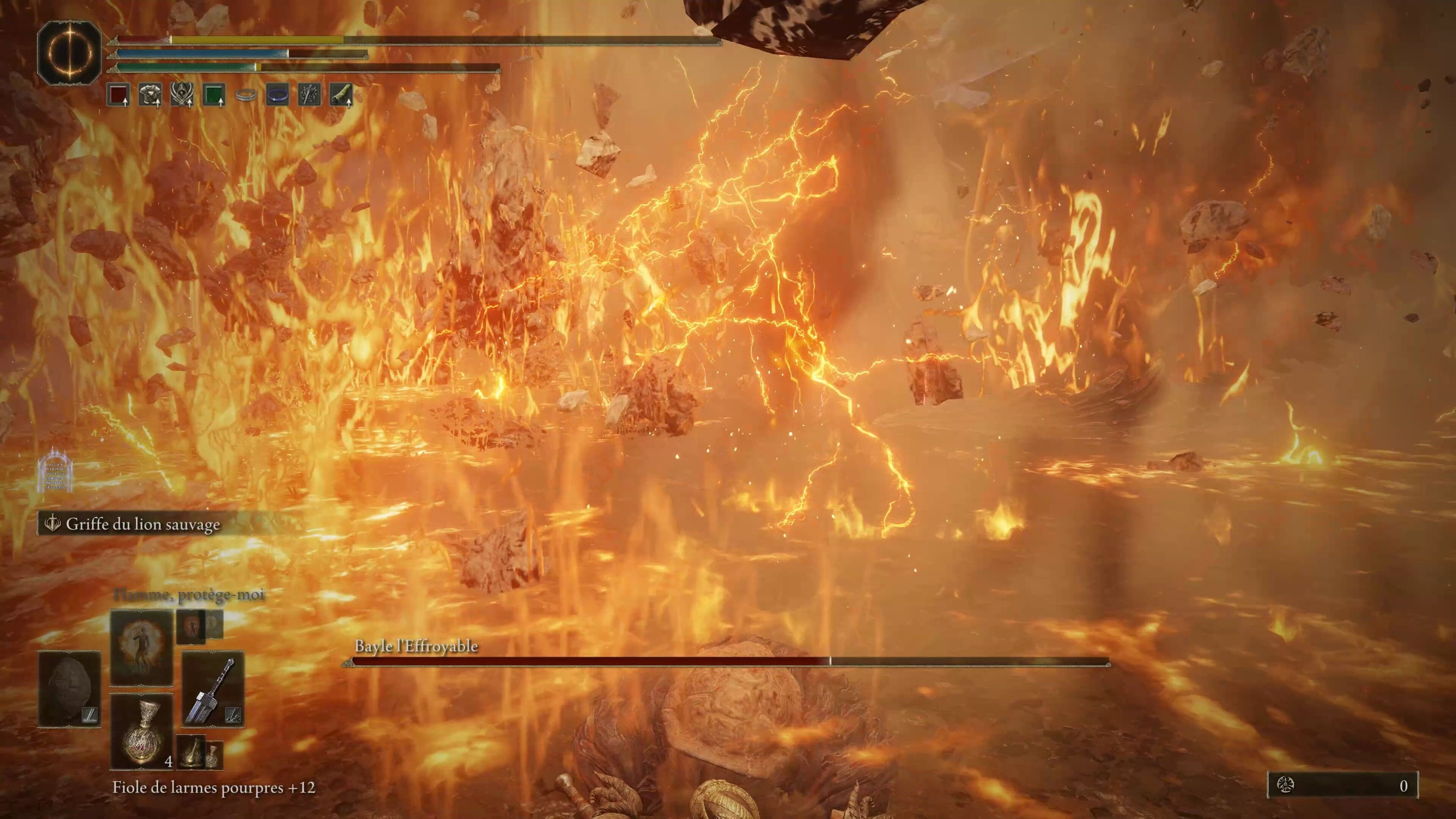Click the grey ring status effect icon
This screenshot has width=1456, height=819.
(x=246, y=96)
